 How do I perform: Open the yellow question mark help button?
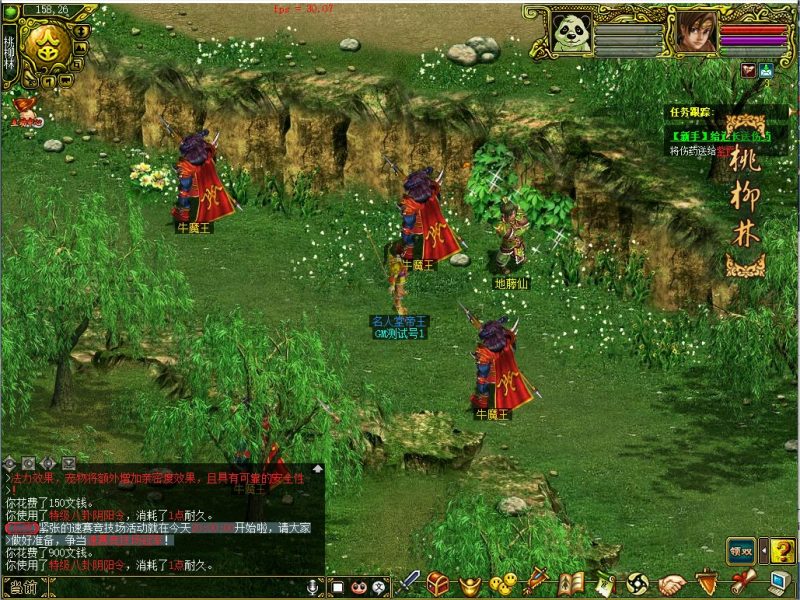783,549
